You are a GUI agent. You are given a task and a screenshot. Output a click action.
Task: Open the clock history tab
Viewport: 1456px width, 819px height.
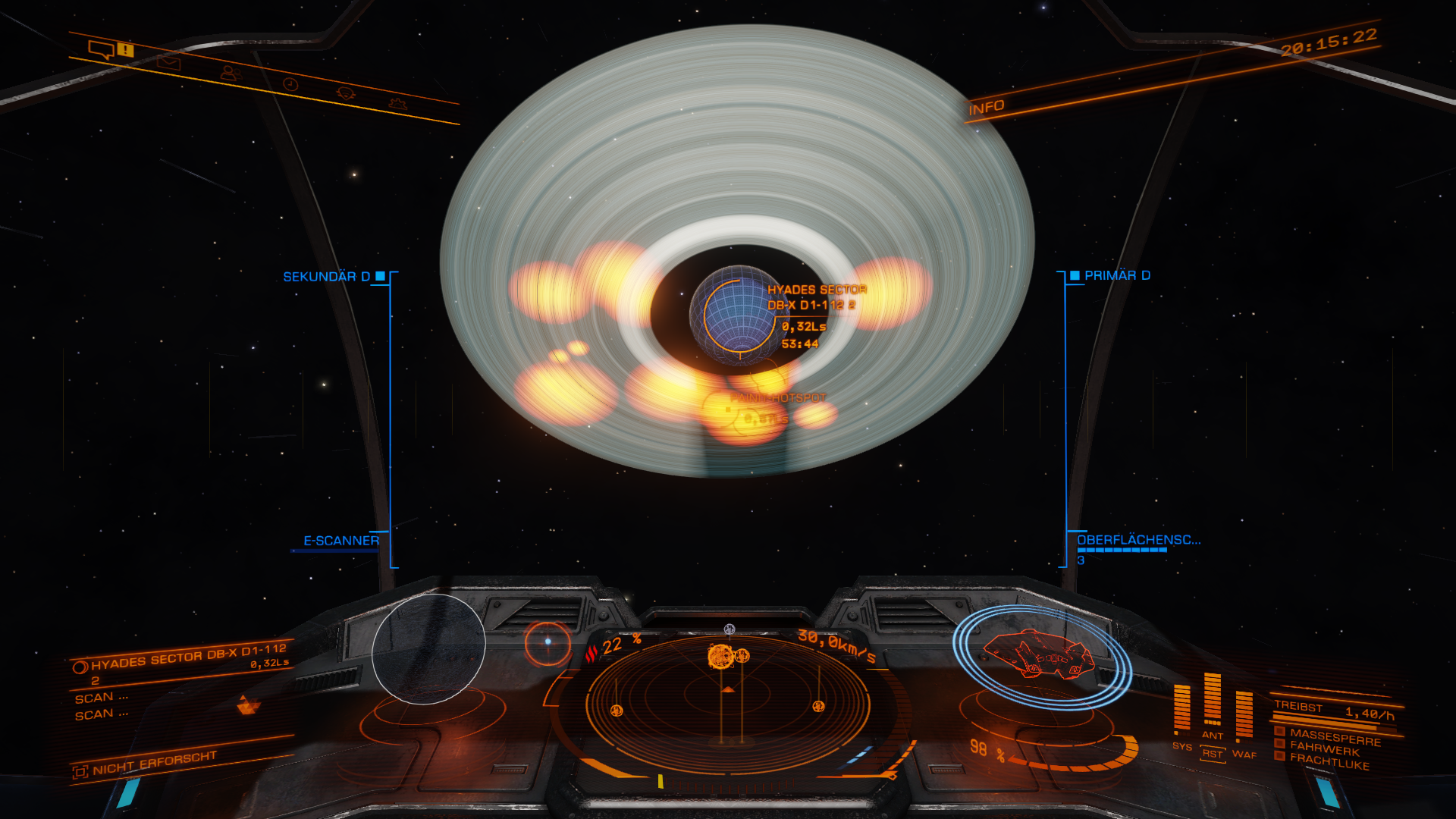click(x=290, y=84)
